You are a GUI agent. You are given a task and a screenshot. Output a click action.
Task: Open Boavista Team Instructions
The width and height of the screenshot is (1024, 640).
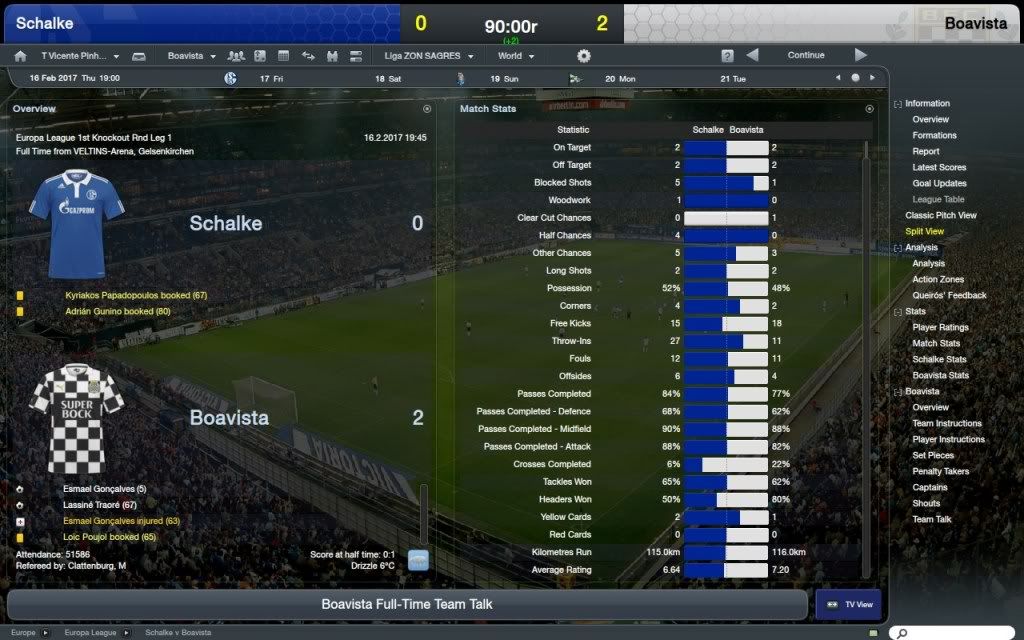[x=946, y=423]
